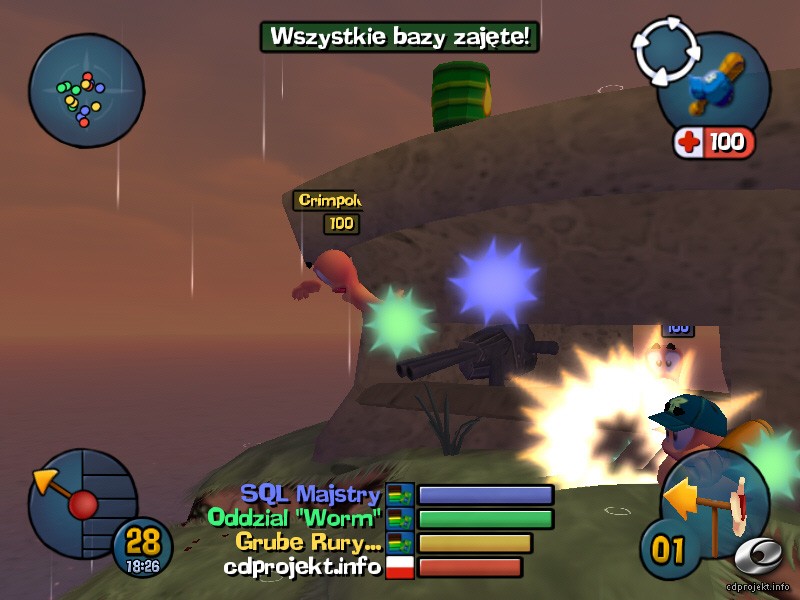Click the rotating arrows camera icon
Image resolution: width=800 pixels, height=600 pixels.
click(x=663, y=53)
